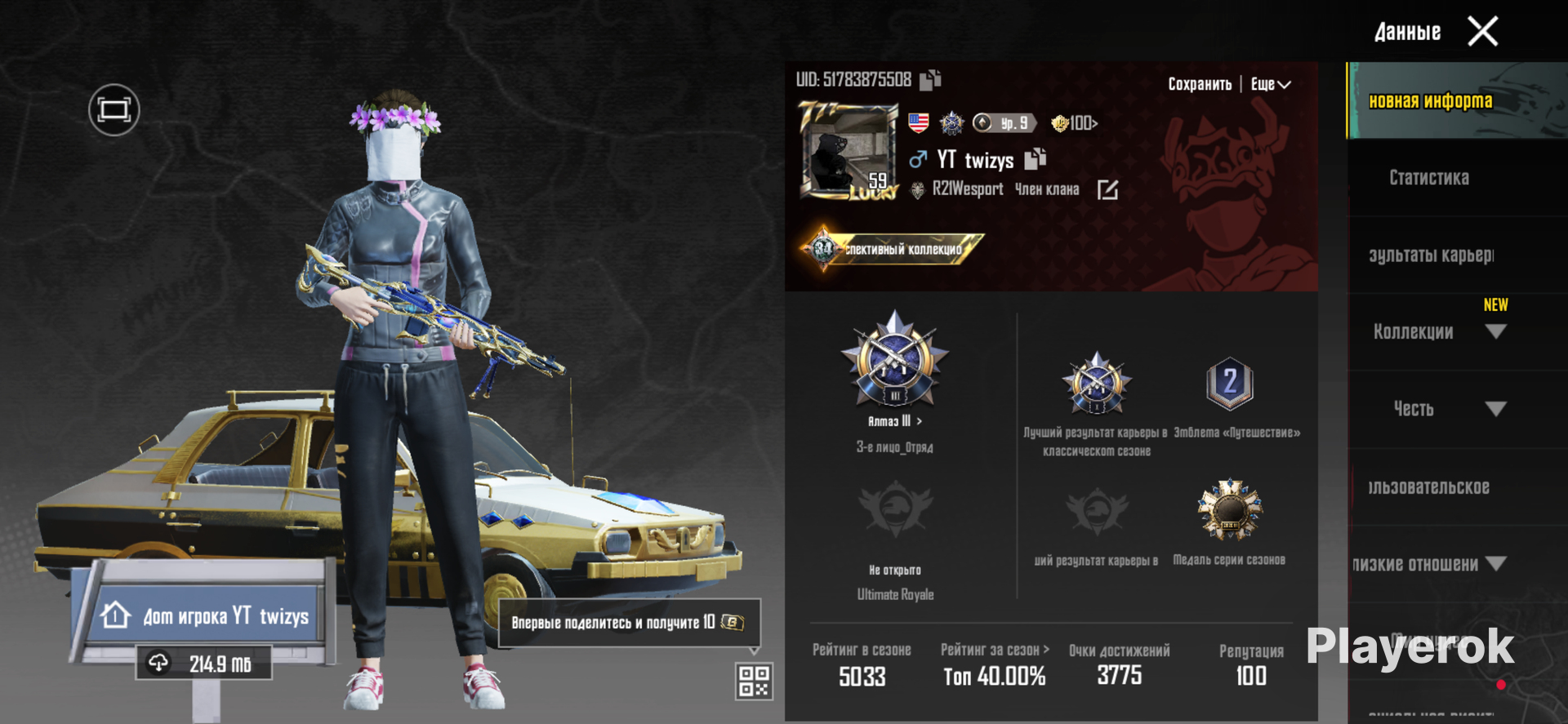
Task: Copy the nickname YT twizys
Action: [1036, 158]
